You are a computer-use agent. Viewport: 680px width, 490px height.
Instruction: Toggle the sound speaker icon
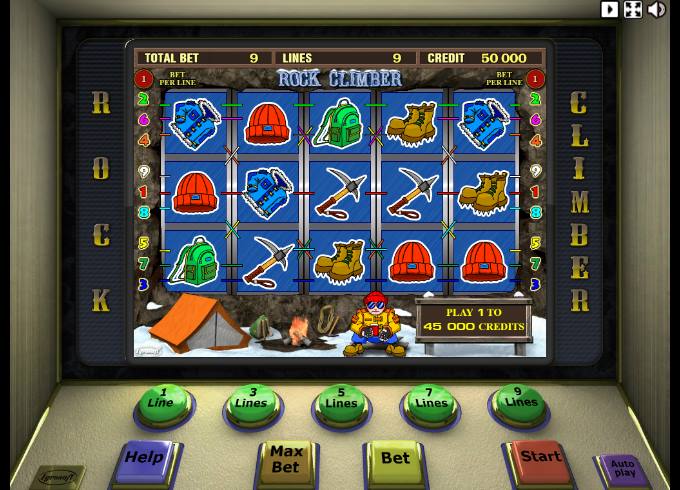point(657,9)
